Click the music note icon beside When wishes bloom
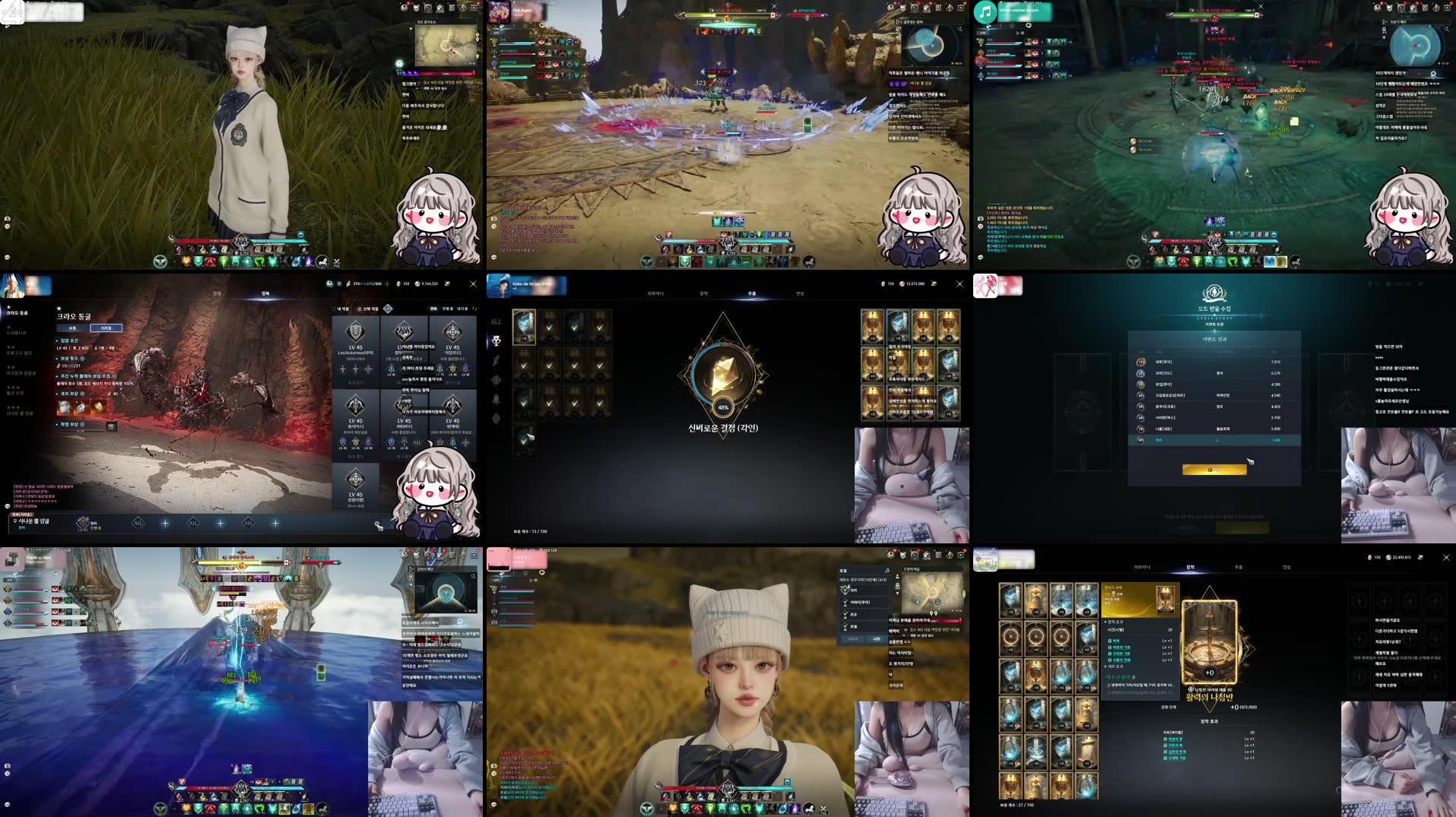Screen dimensions: 1456x817 coord(985,11)
